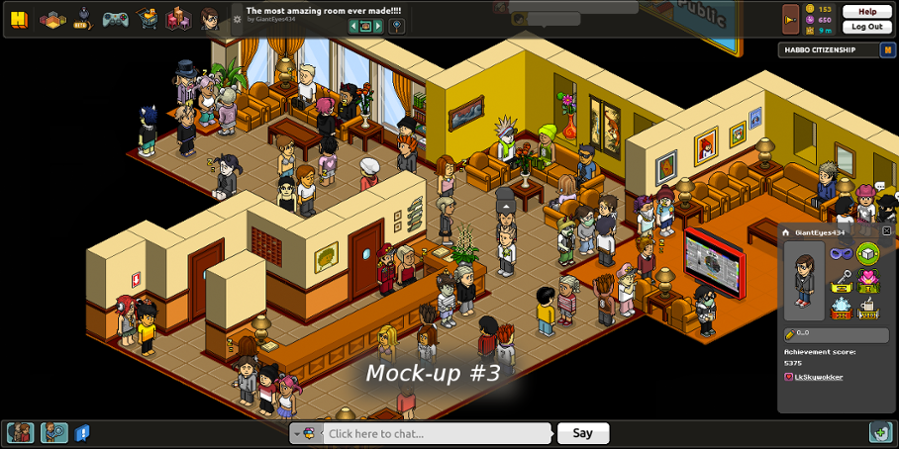
Task: Go to previous room with left arrow
Action: (x=353, y=26)
